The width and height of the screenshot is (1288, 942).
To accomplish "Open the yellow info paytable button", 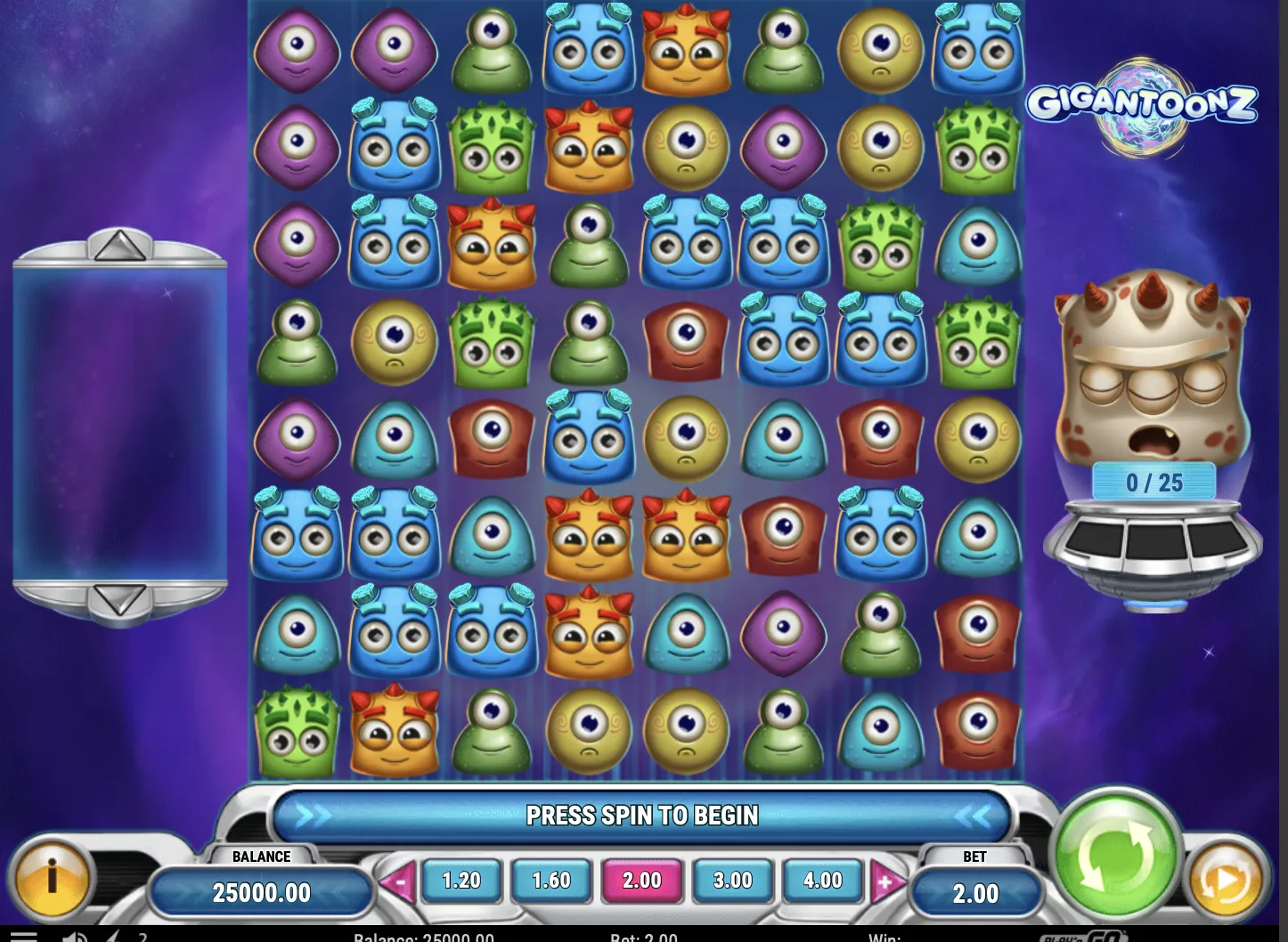I will click(x=52, y=879).
